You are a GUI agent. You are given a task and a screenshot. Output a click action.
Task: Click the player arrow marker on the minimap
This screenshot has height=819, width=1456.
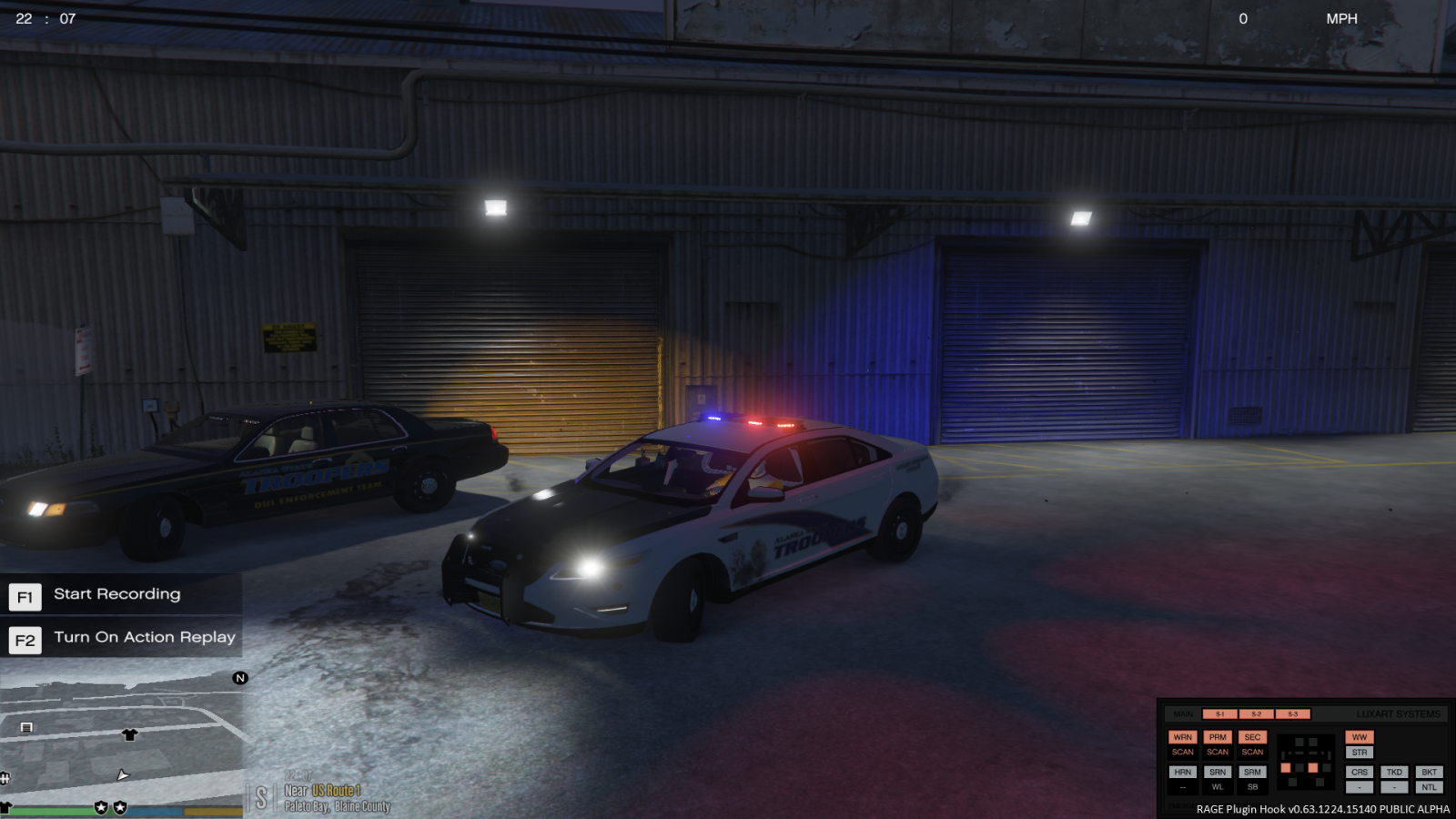click(x=123, y=776)
